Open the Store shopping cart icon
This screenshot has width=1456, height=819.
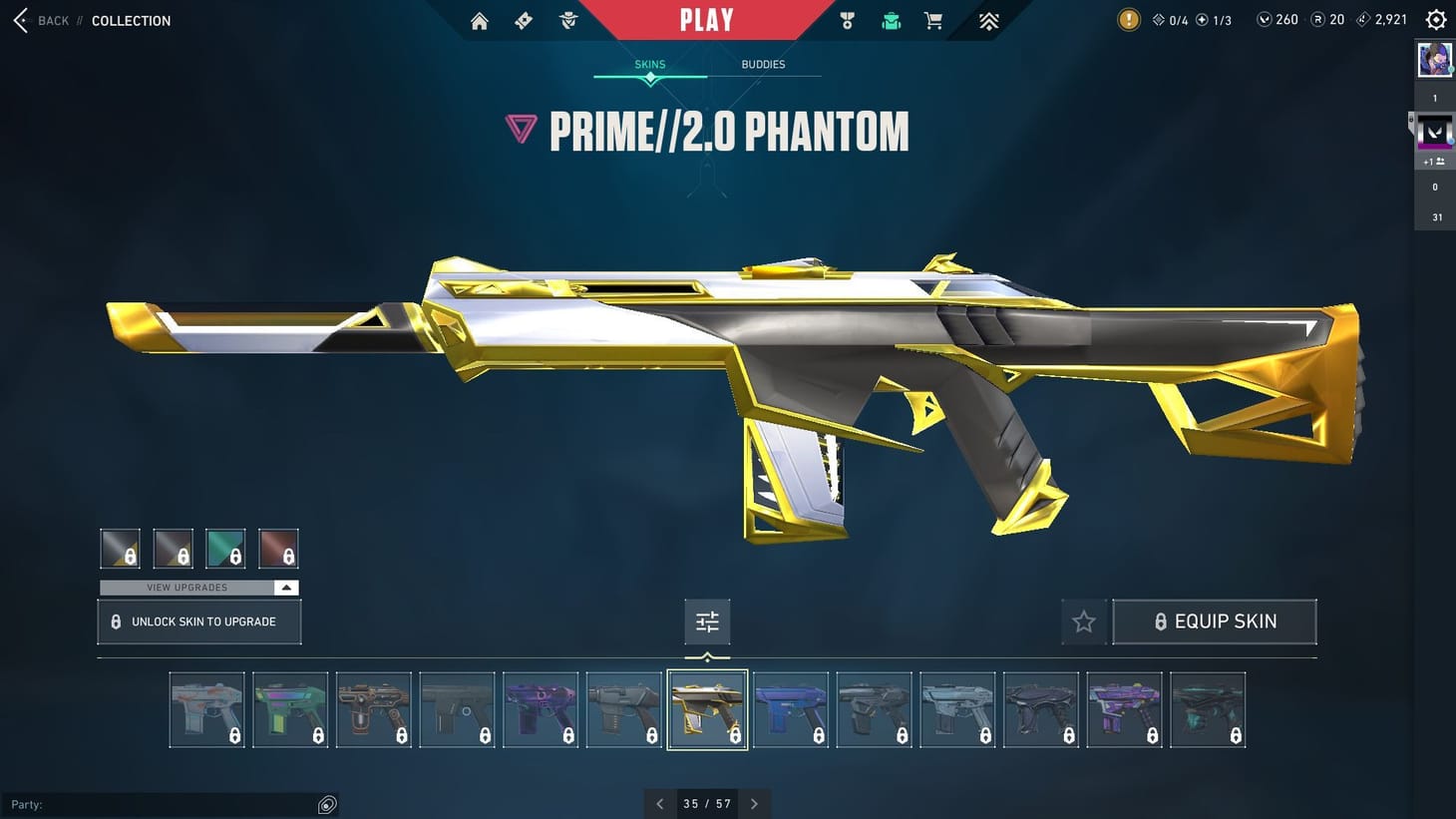932,20
